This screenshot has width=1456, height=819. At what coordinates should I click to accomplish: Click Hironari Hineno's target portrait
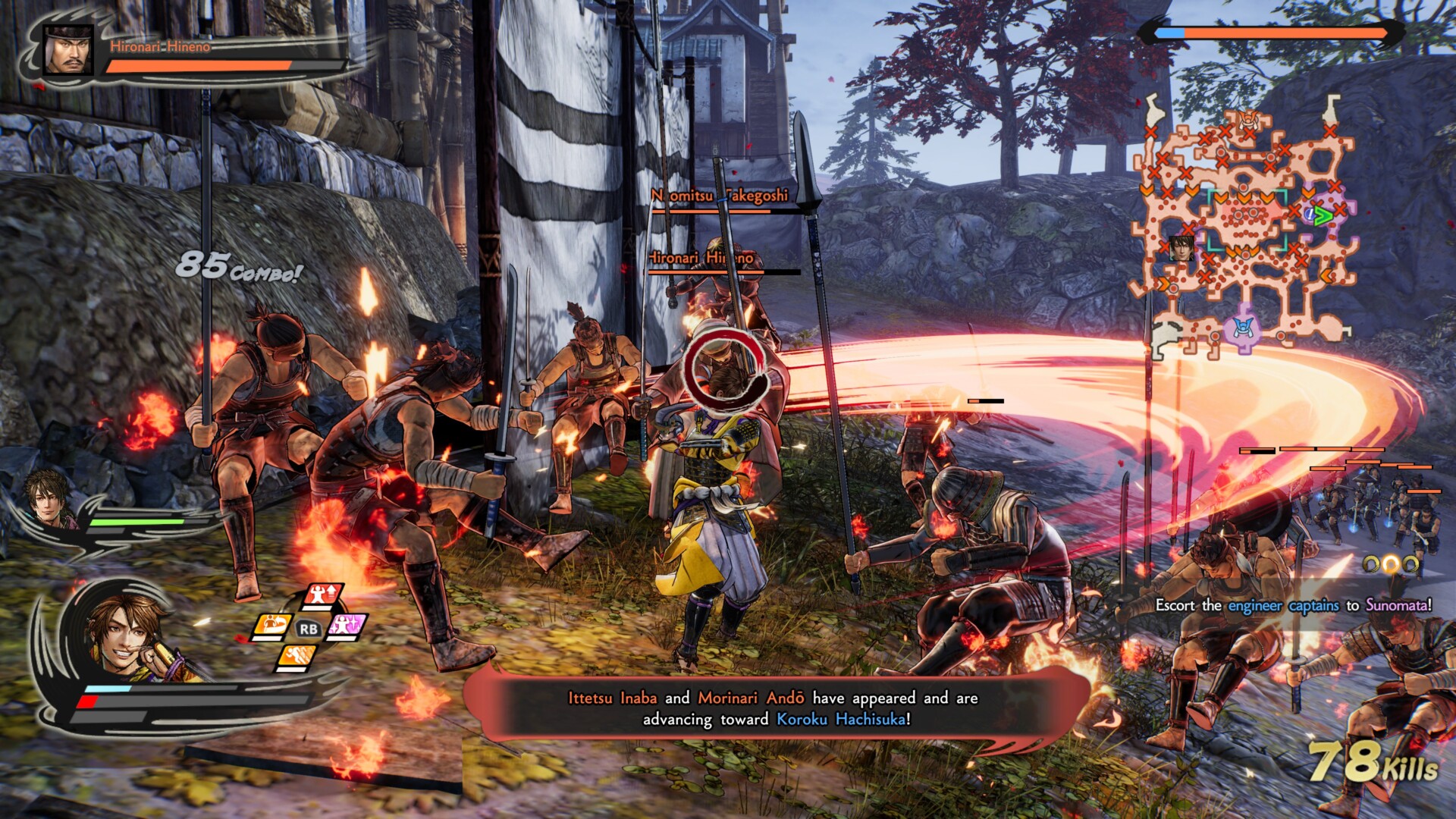[x=68, y=50]
